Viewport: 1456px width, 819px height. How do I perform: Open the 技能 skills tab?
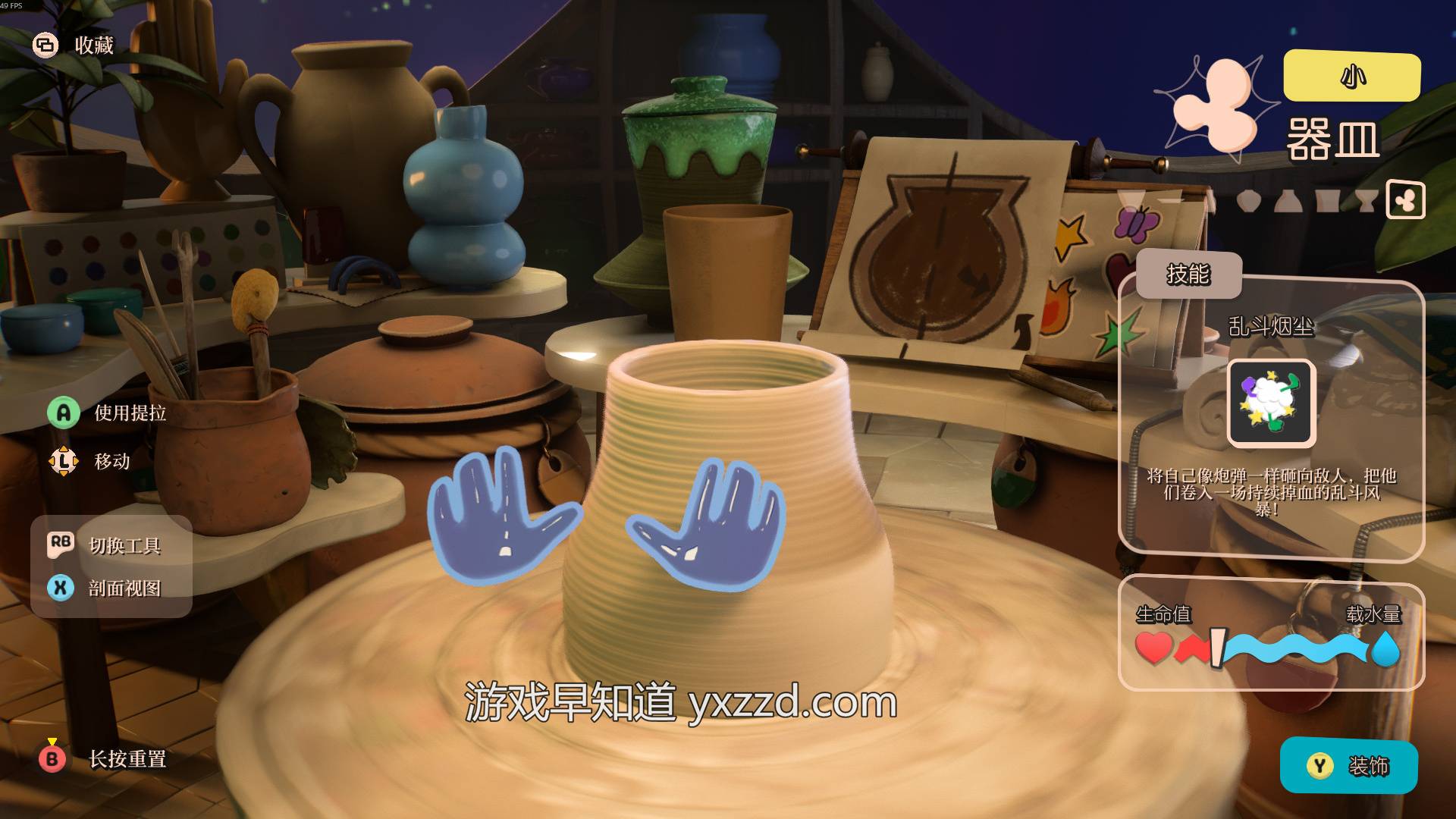tap(1188, 275)
